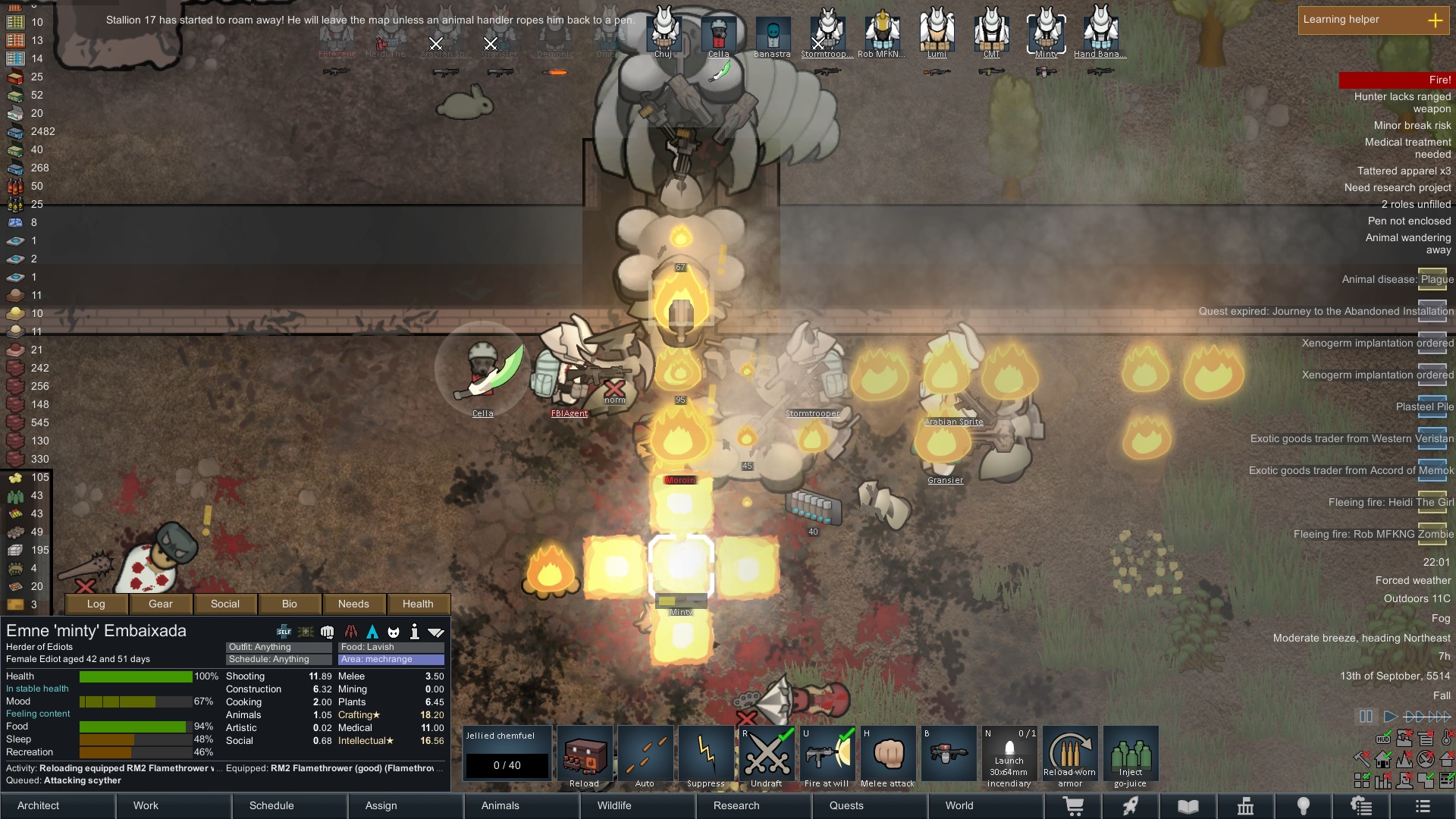1456x819 pixels.
Task: Launch 30x64mm incendiary grenade
Action: click(1009, 755)
